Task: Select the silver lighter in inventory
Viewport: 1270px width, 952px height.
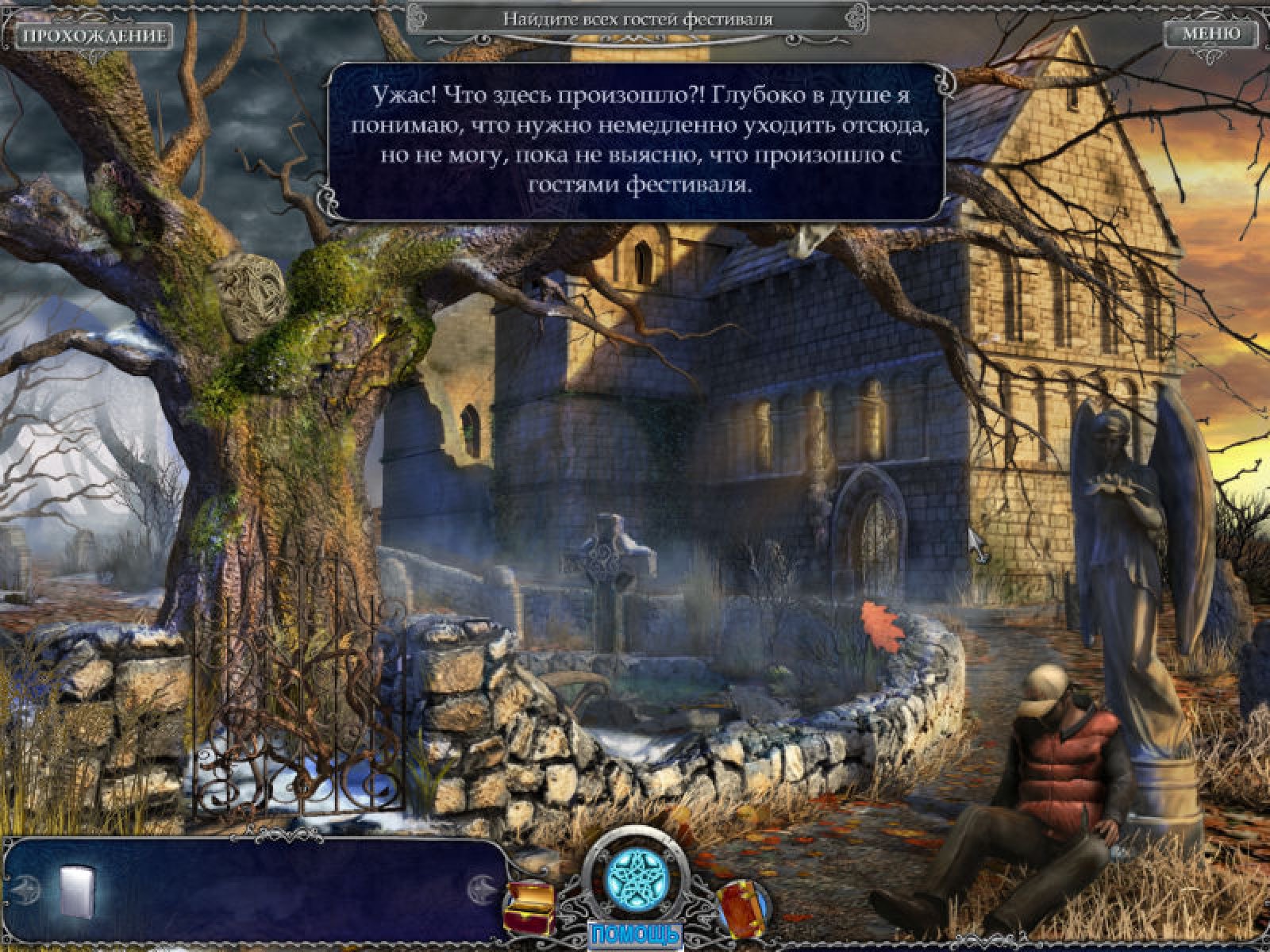Action: pyautogui.click(x=77, y=890)
